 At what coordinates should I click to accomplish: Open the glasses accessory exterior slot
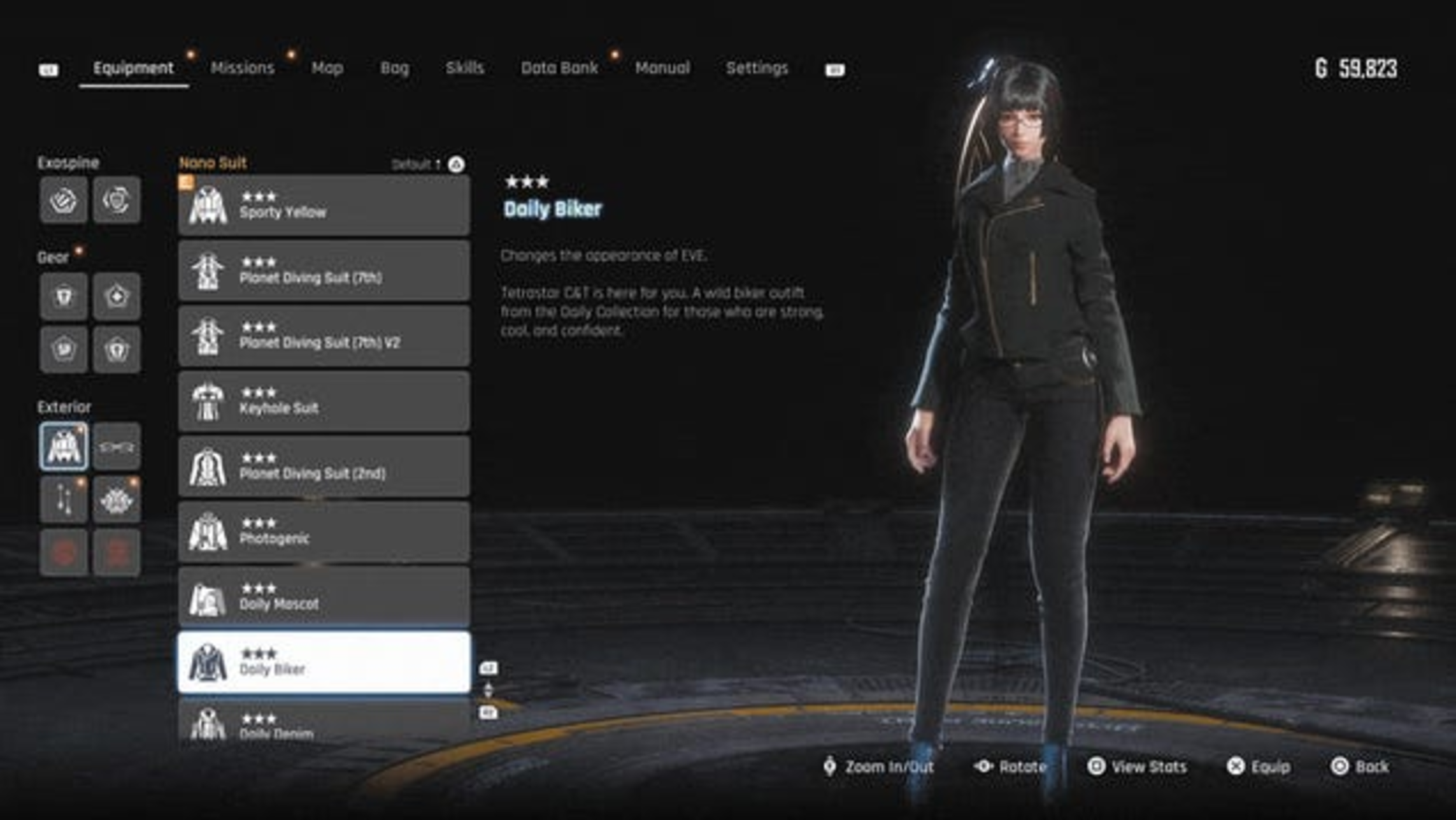[117, 447]
